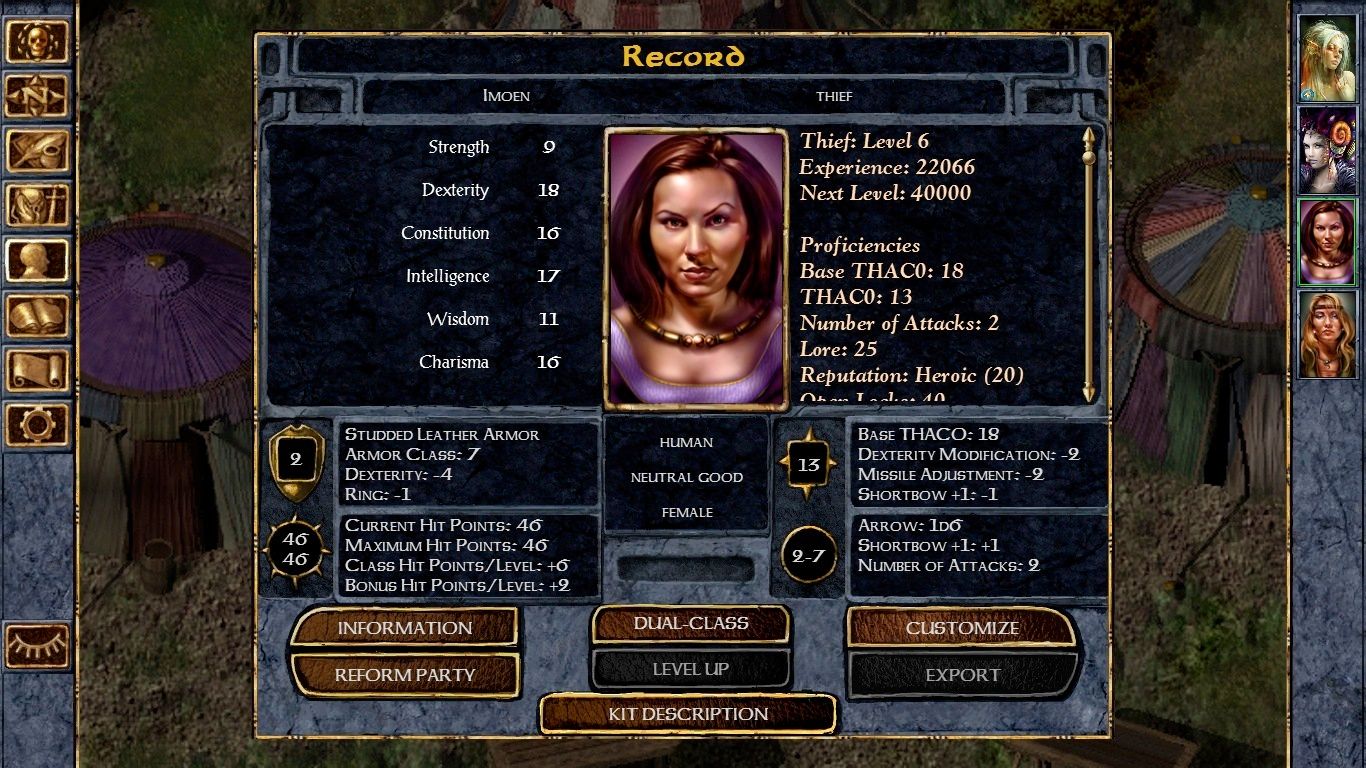1366x768 pixels.
Task: Select the blonde woman's party portrait
Action: point(1327,334)
